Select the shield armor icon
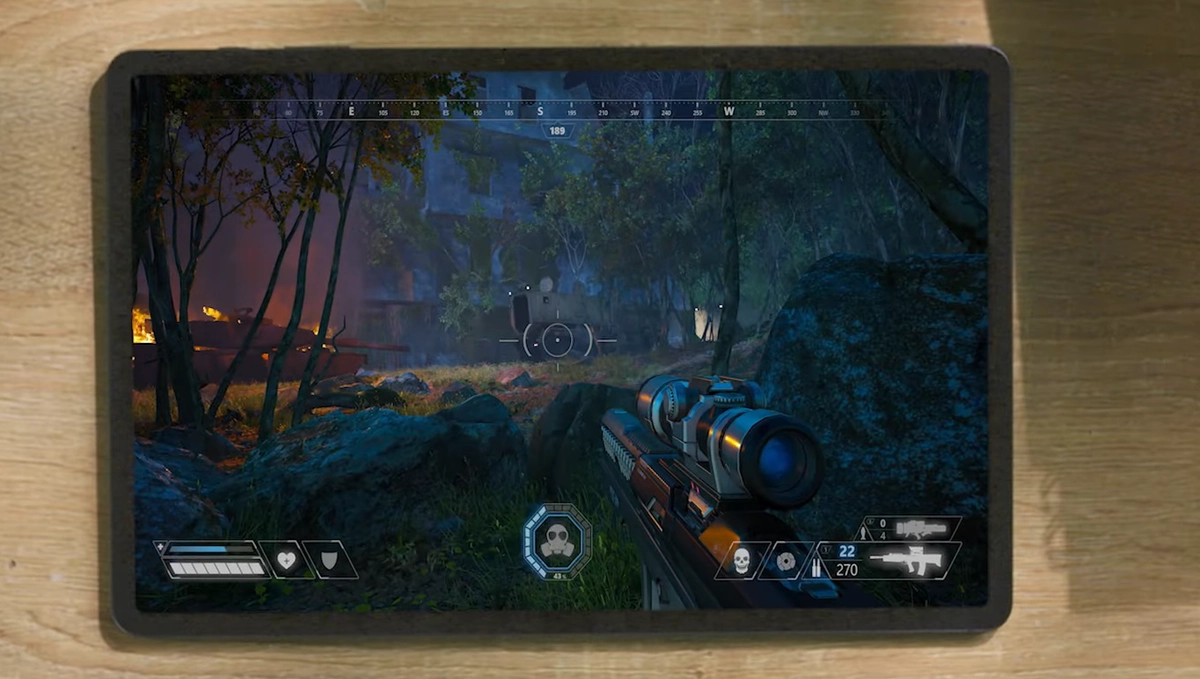1200x679 pixels. (331, 560)
